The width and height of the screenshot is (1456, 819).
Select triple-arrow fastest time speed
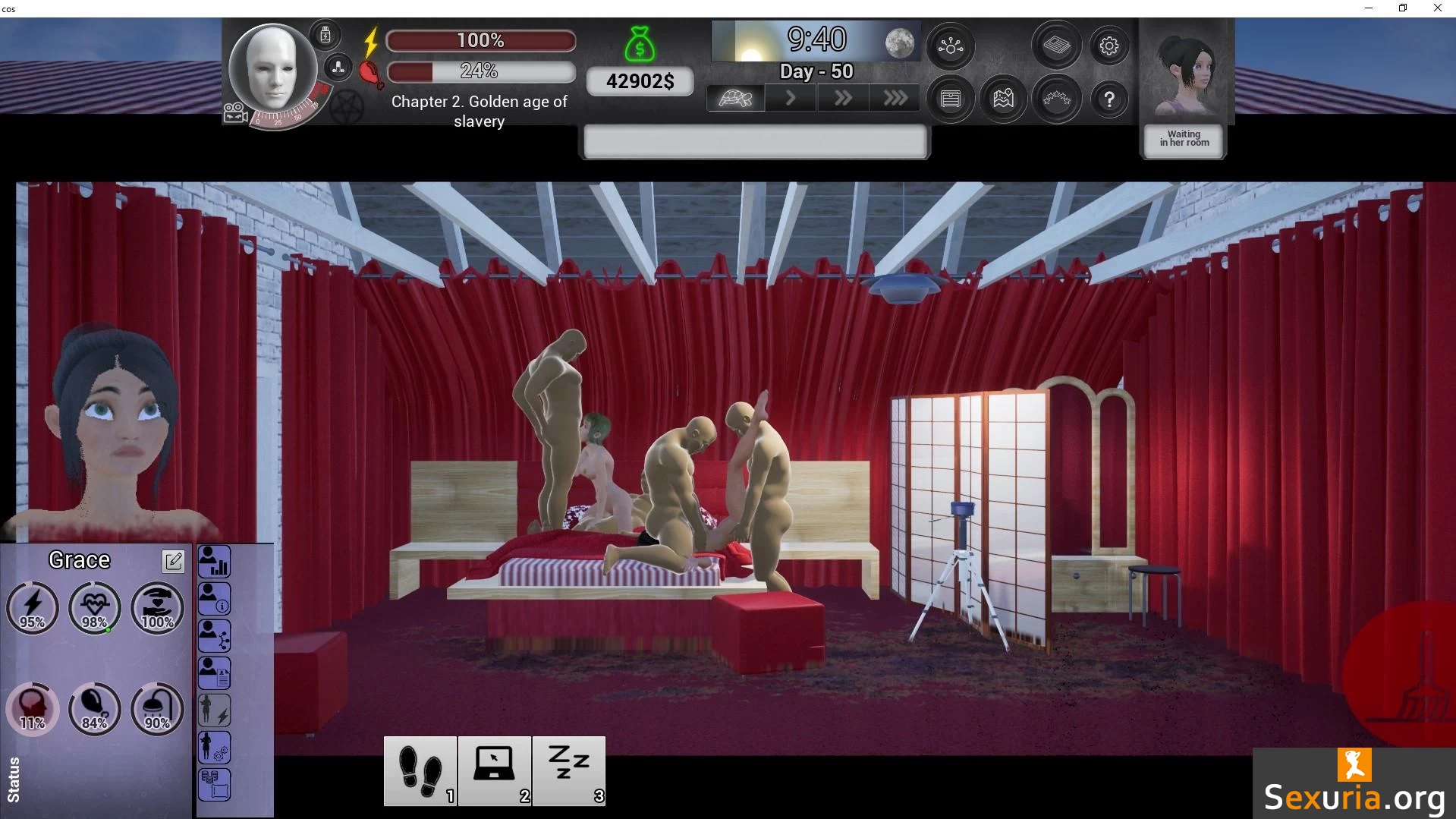coord(895,99)
